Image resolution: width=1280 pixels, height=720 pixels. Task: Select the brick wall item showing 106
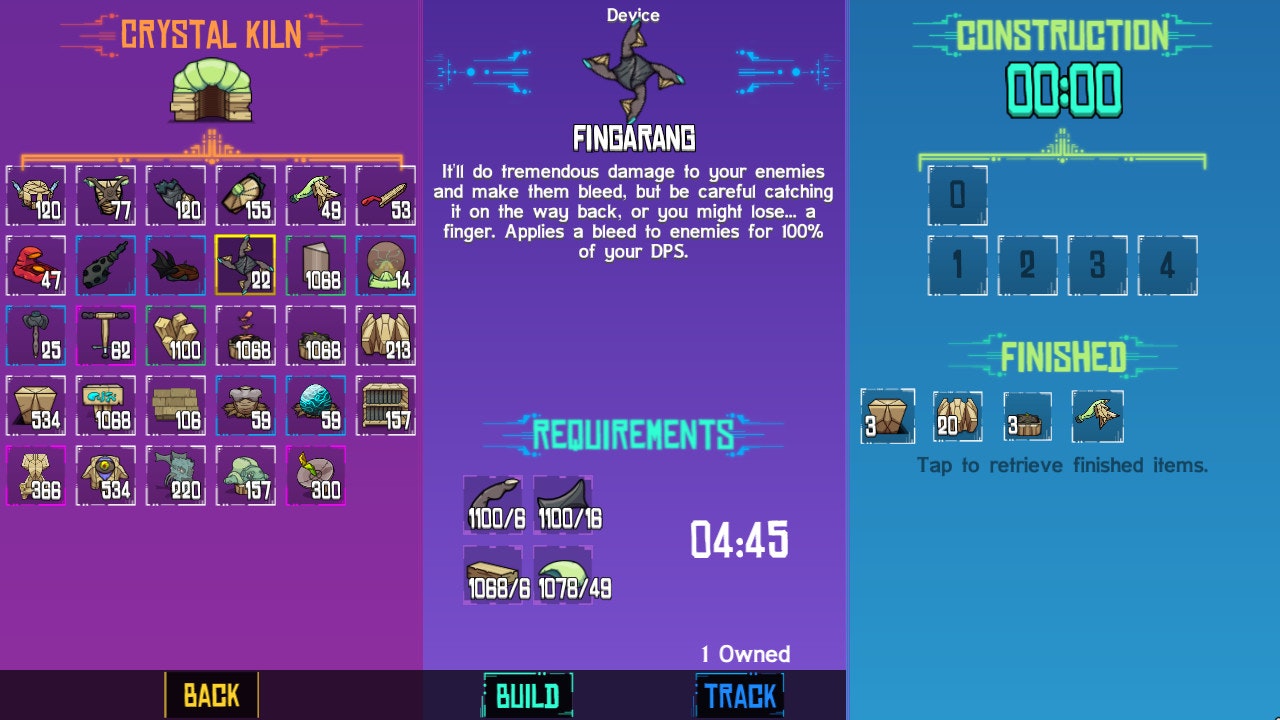177,405
